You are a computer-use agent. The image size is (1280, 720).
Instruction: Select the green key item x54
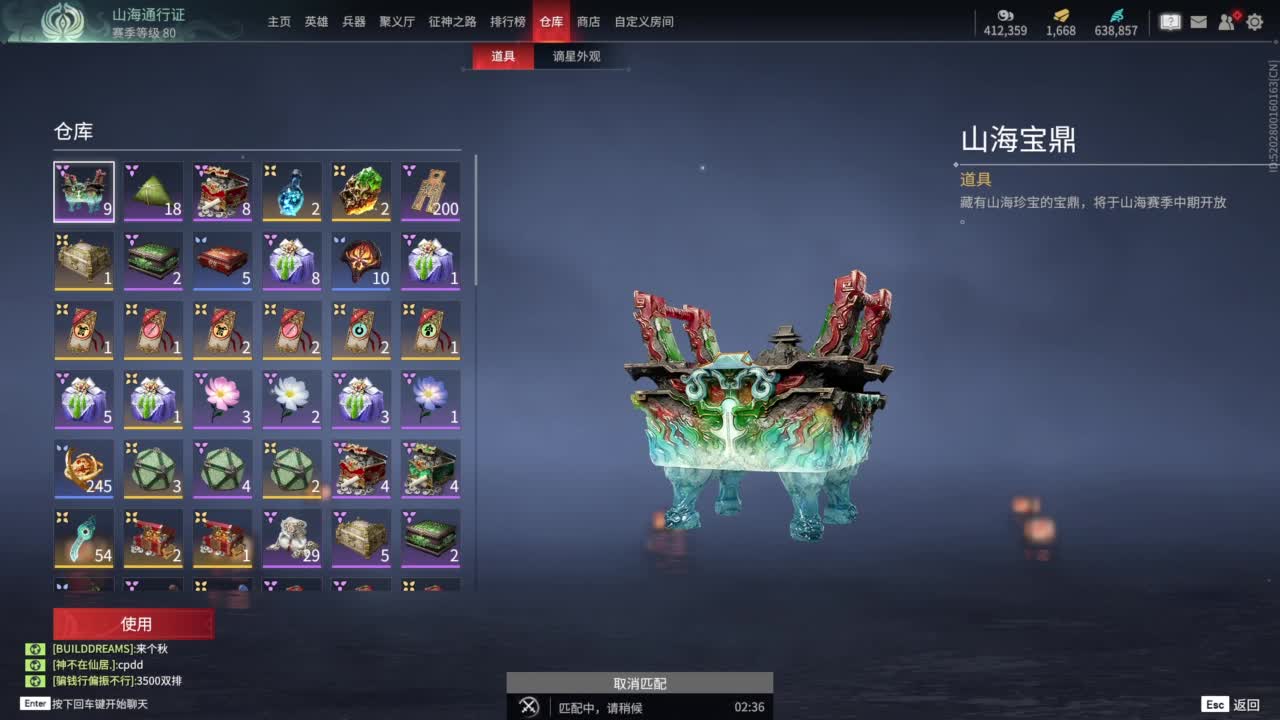(x=84, y=537)
